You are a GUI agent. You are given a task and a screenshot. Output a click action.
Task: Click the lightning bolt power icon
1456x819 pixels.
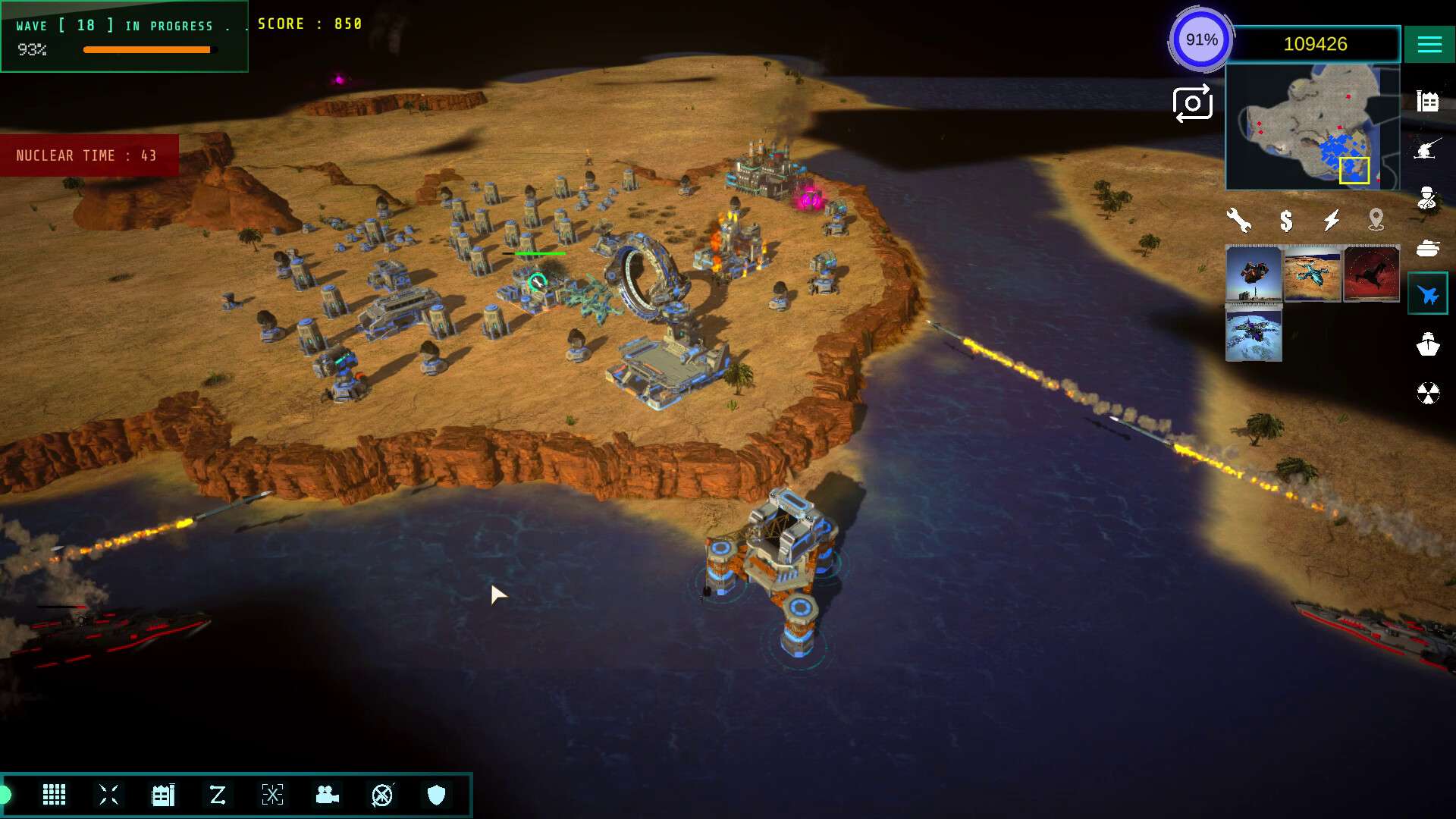[1332, 221]
